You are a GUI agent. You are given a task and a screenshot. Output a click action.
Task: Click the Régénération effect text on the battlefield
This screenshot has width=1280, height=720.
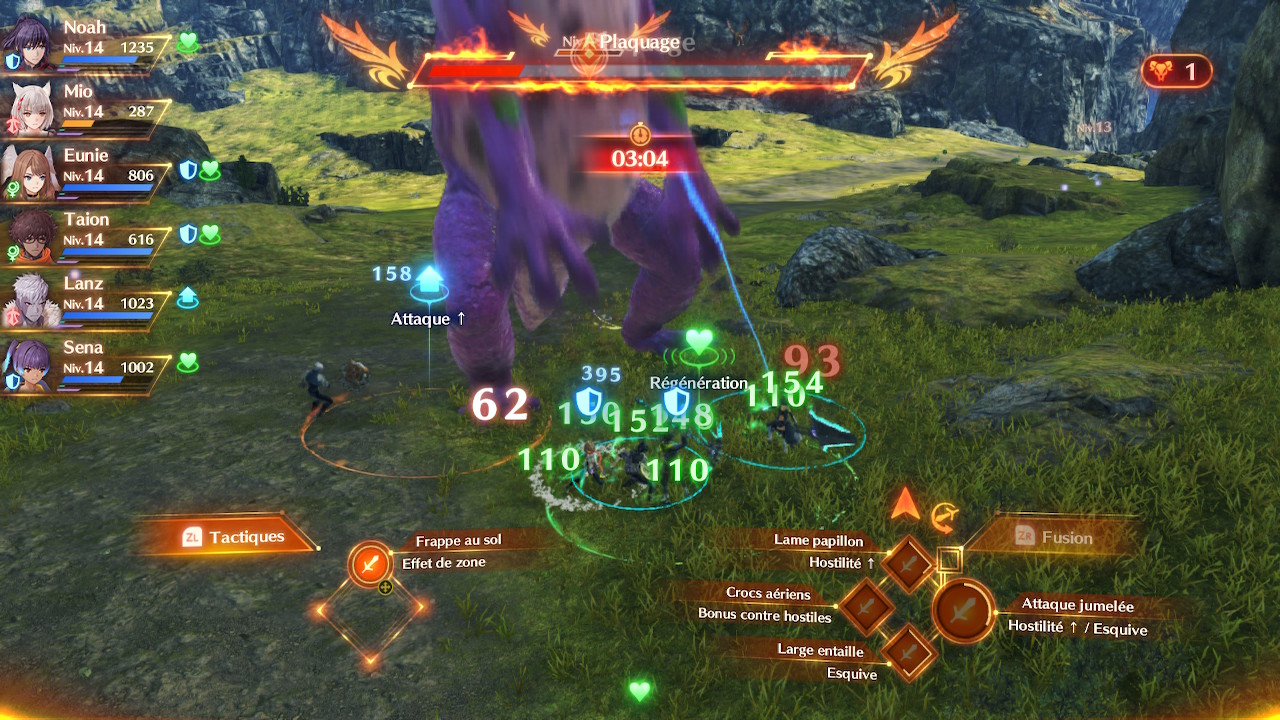[697, 382]
